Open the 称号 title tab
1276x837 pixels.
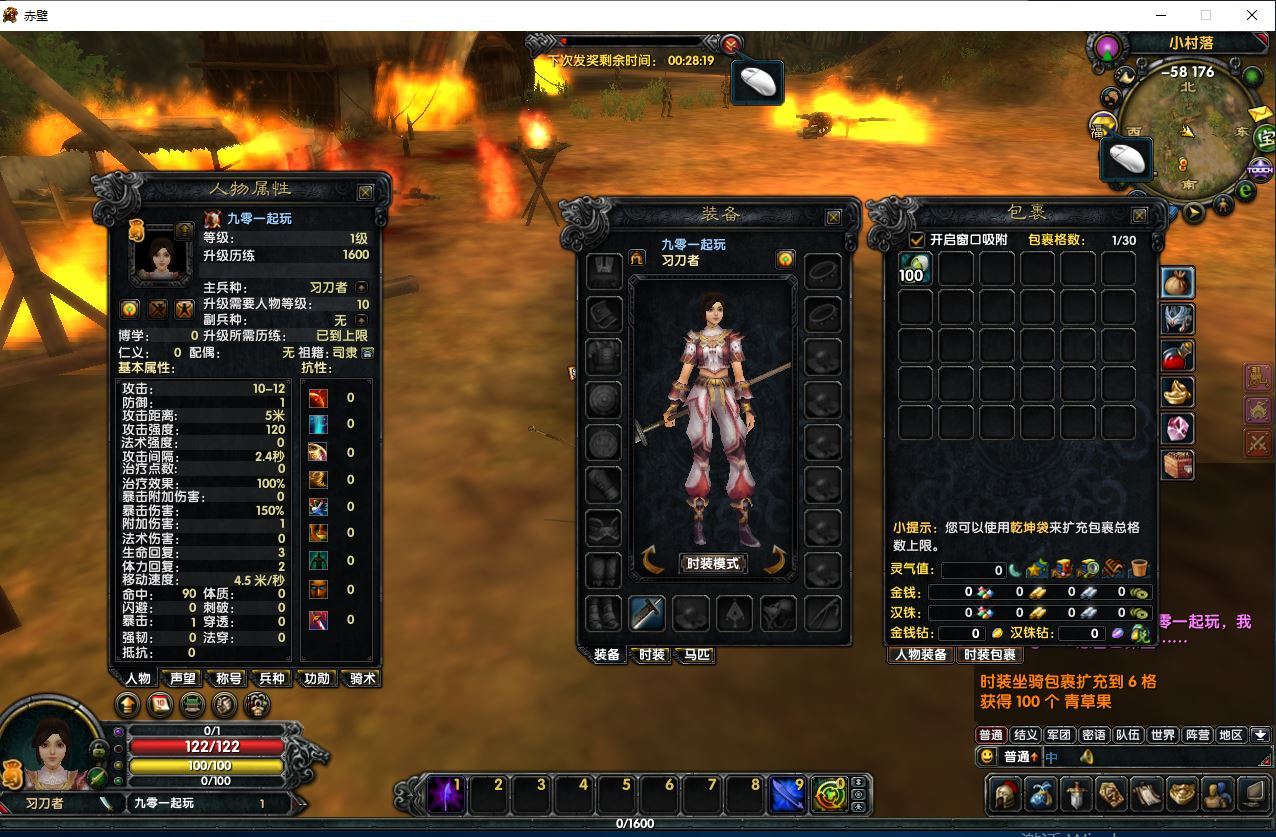point(229,678)
